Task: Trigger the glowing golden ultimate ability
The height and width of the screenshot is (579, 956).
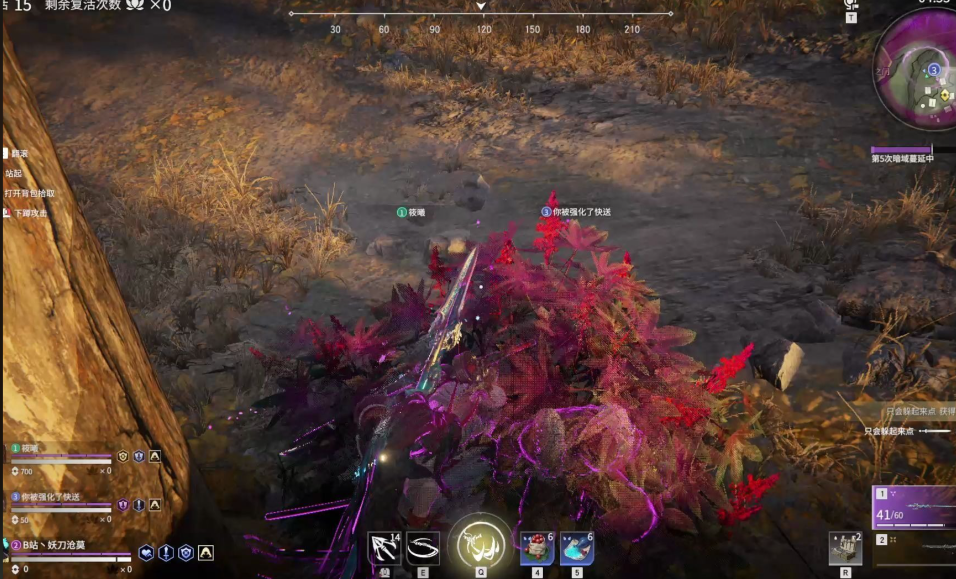Action: tap(480, 545)
